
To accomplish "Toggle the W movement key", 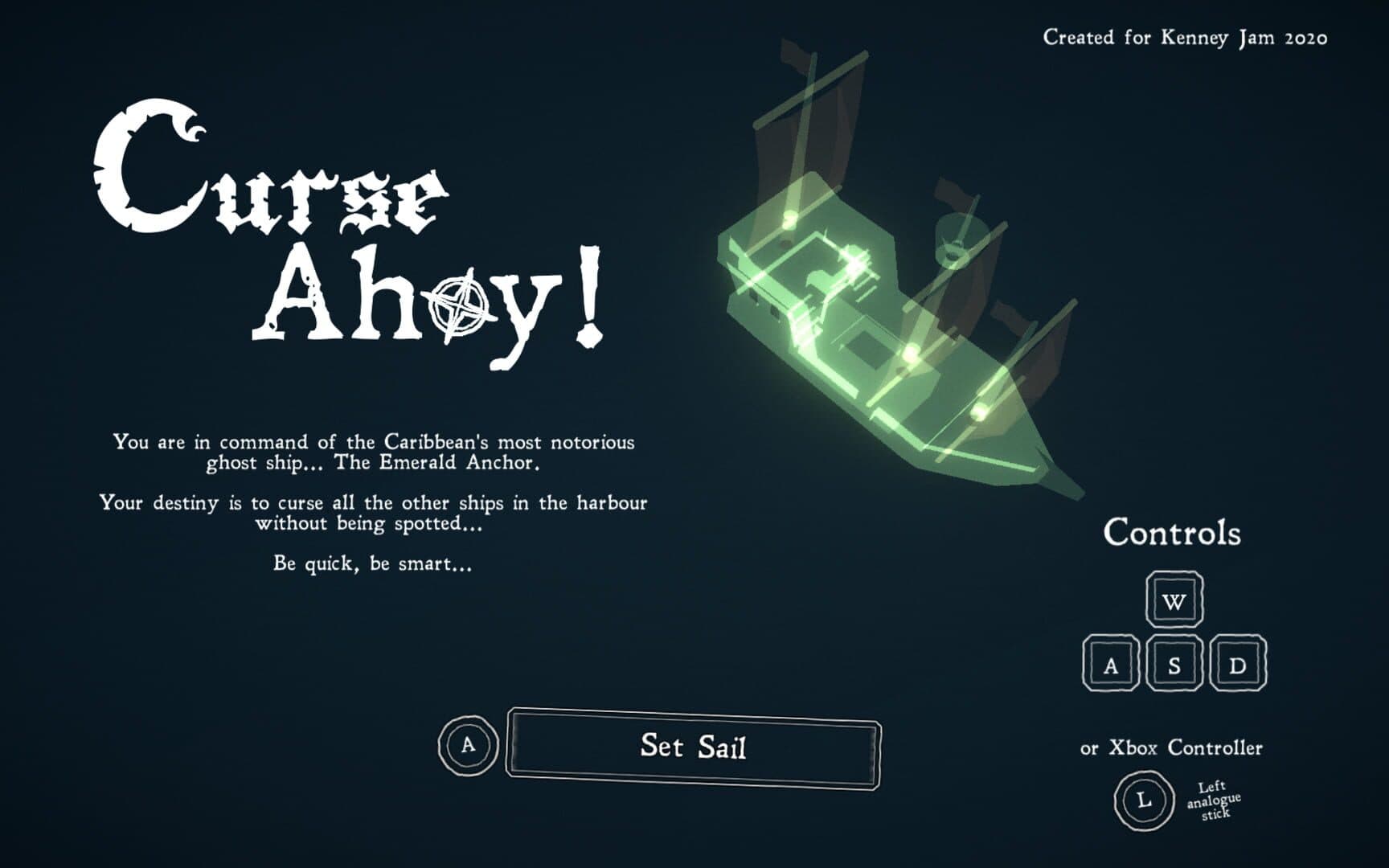I will tap(1174, 601).
